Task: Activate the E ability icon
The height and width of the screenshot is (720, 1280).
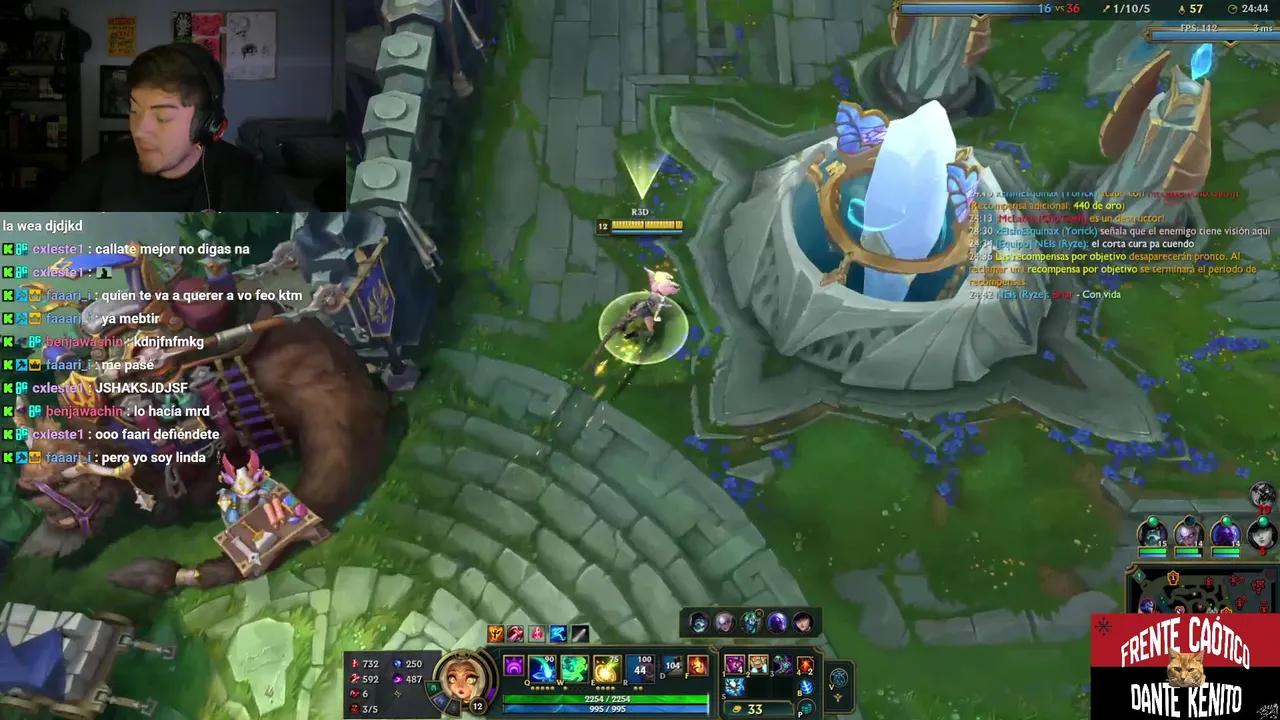Action: 605,669
